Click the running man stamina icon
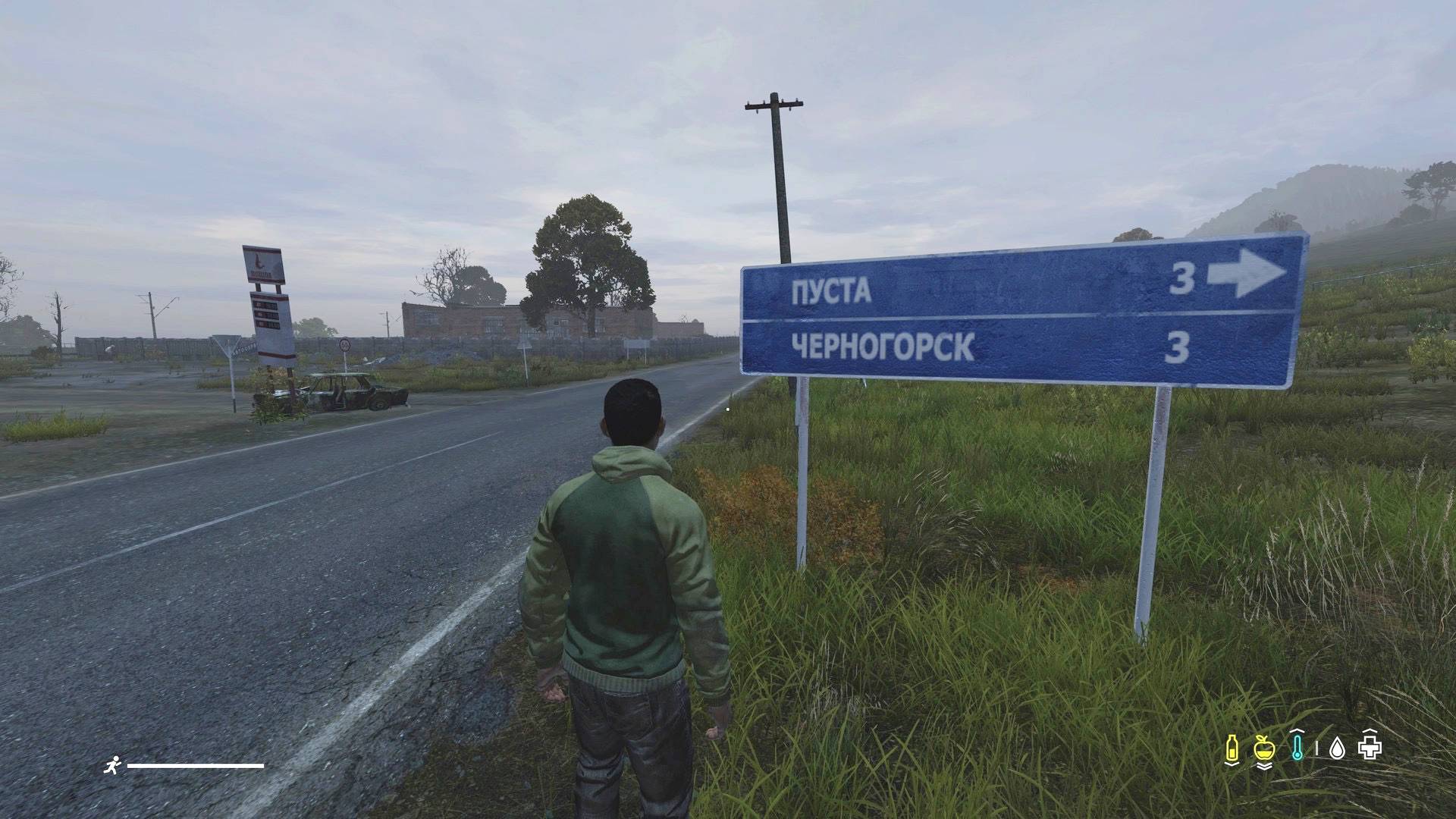Screen dimensions: 1456x819 point(111,765)
